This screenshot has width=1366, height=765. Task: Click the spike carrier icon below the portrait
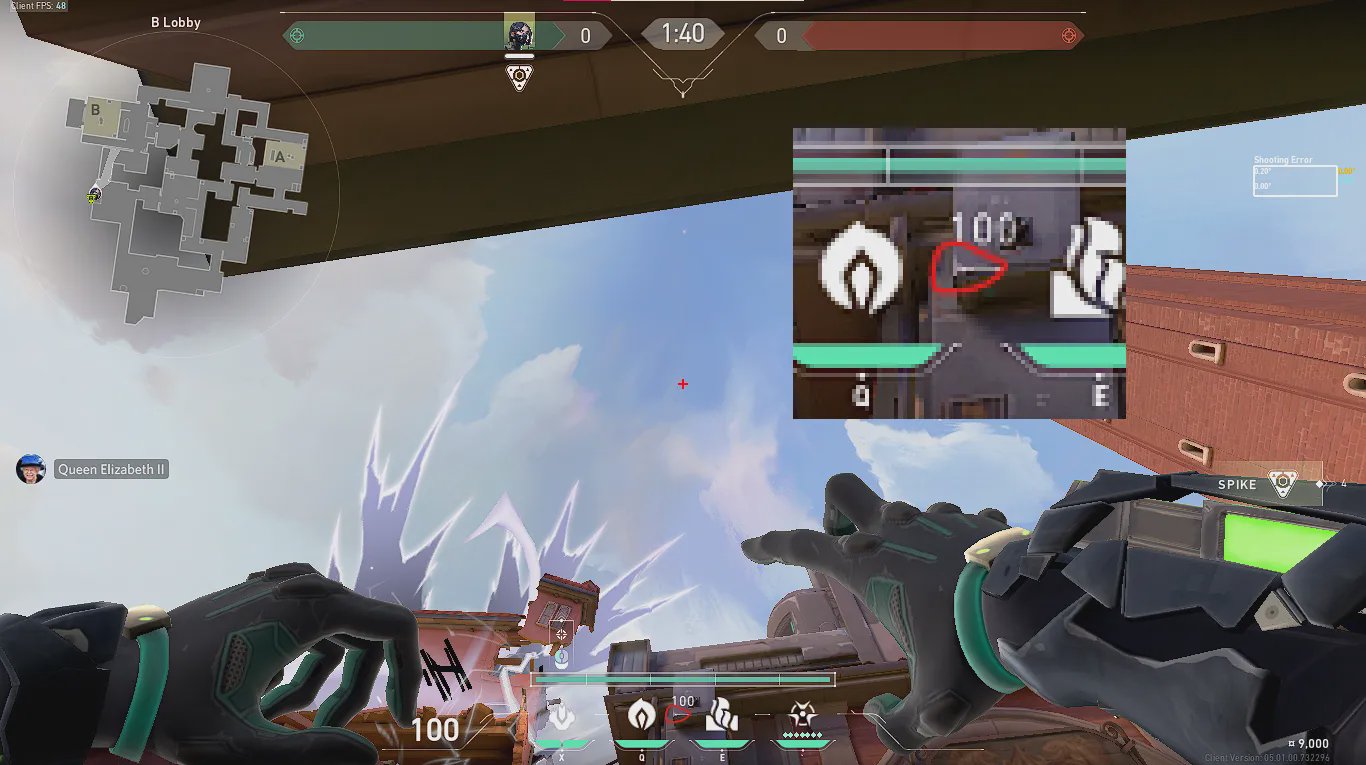(519, 78)
